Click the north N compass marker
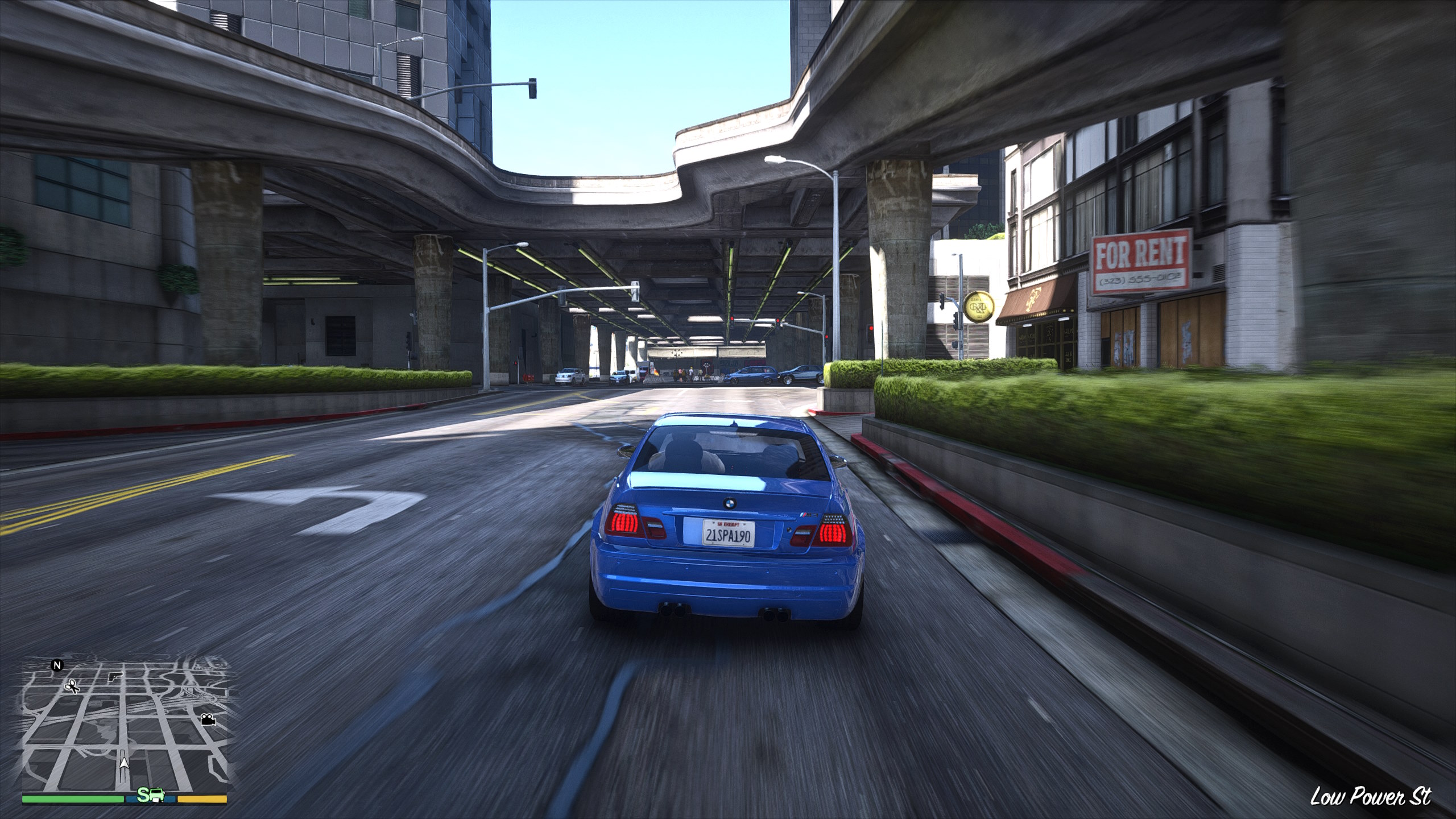 click(56, 664)
